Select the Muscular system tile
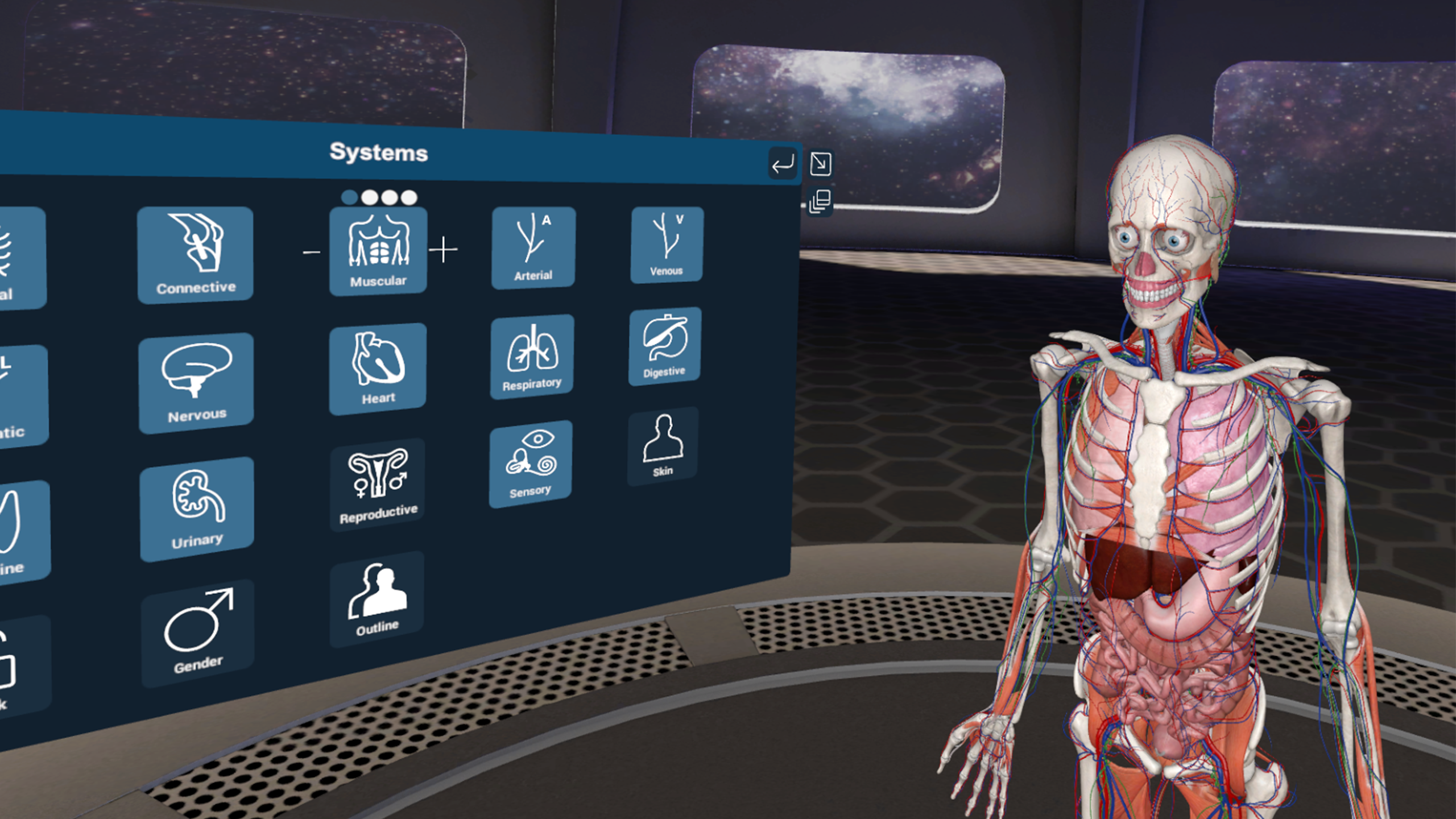Viewport: 1456px width, 819px height. coord(378,250)
